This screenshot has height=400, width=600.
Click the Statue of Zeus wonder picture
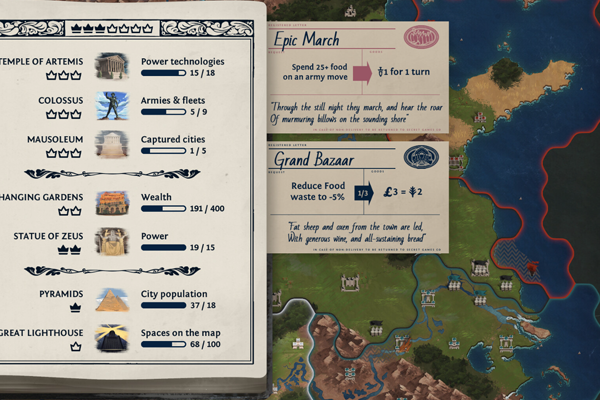111,241
